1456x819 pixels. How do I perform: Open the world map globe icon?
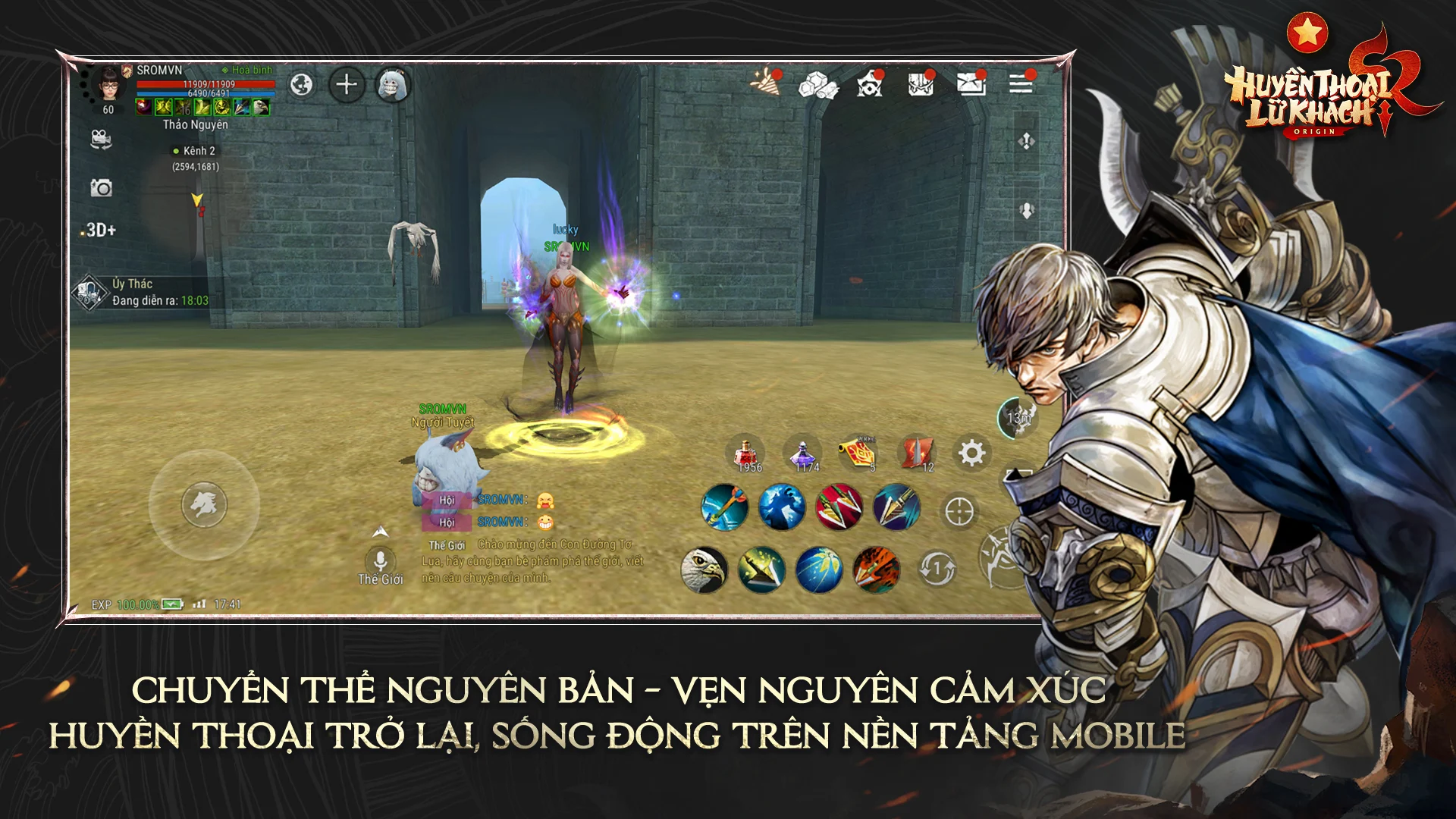302,84
